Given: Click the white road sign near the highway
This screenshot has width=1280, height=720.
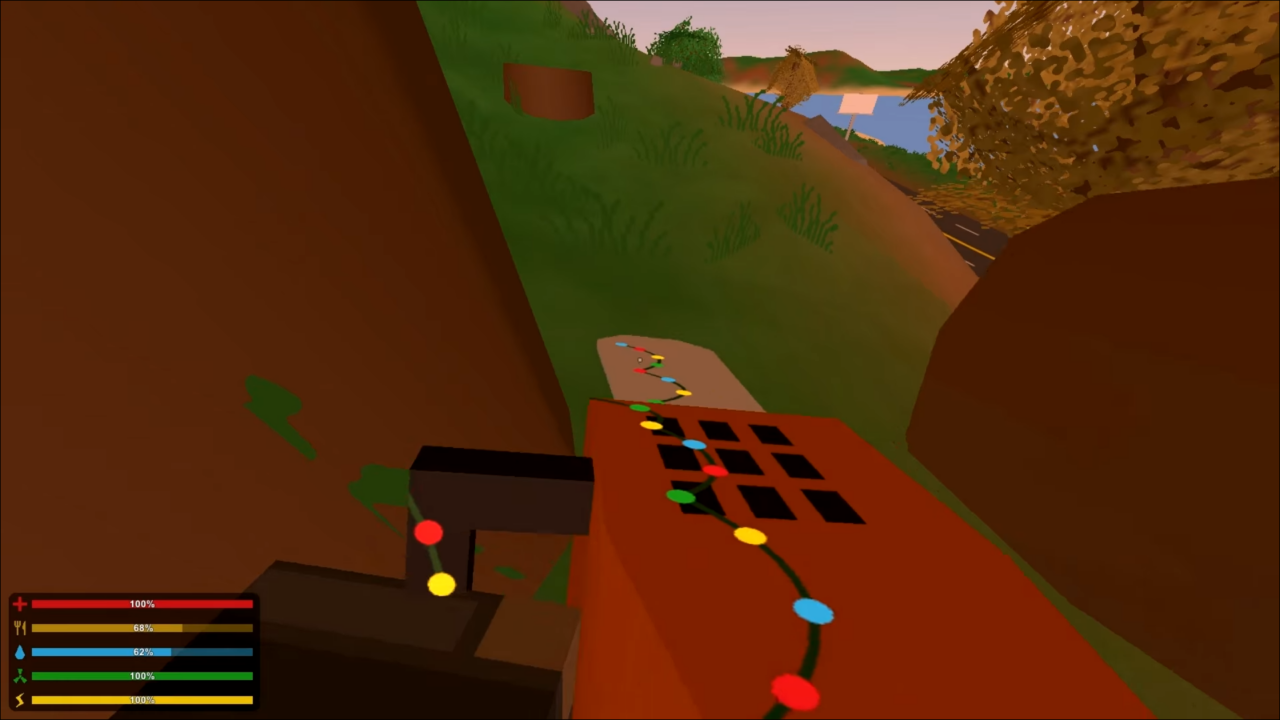Looking at the screenshot, I should pyautogui.click(x=855, y=102).
